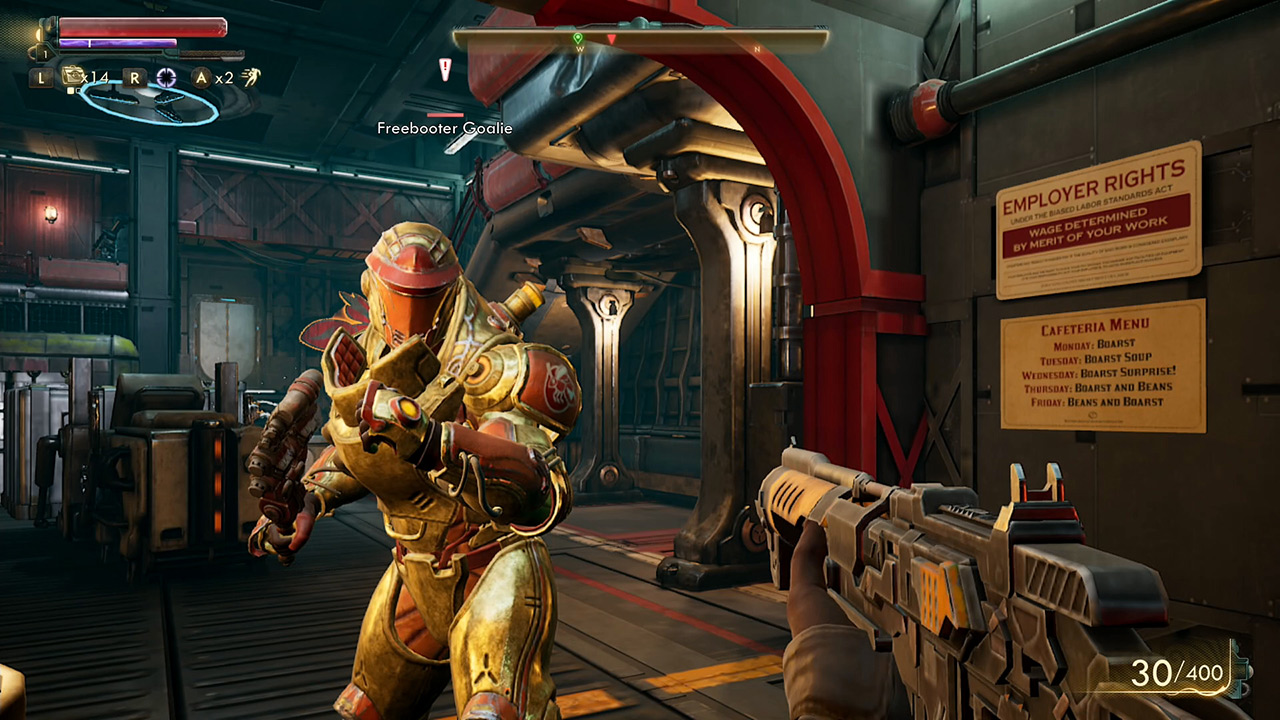Activate the Tactical Time Dilation reticle icon
The width and height of the screenshot is (1280, 720).
[166, 76]
